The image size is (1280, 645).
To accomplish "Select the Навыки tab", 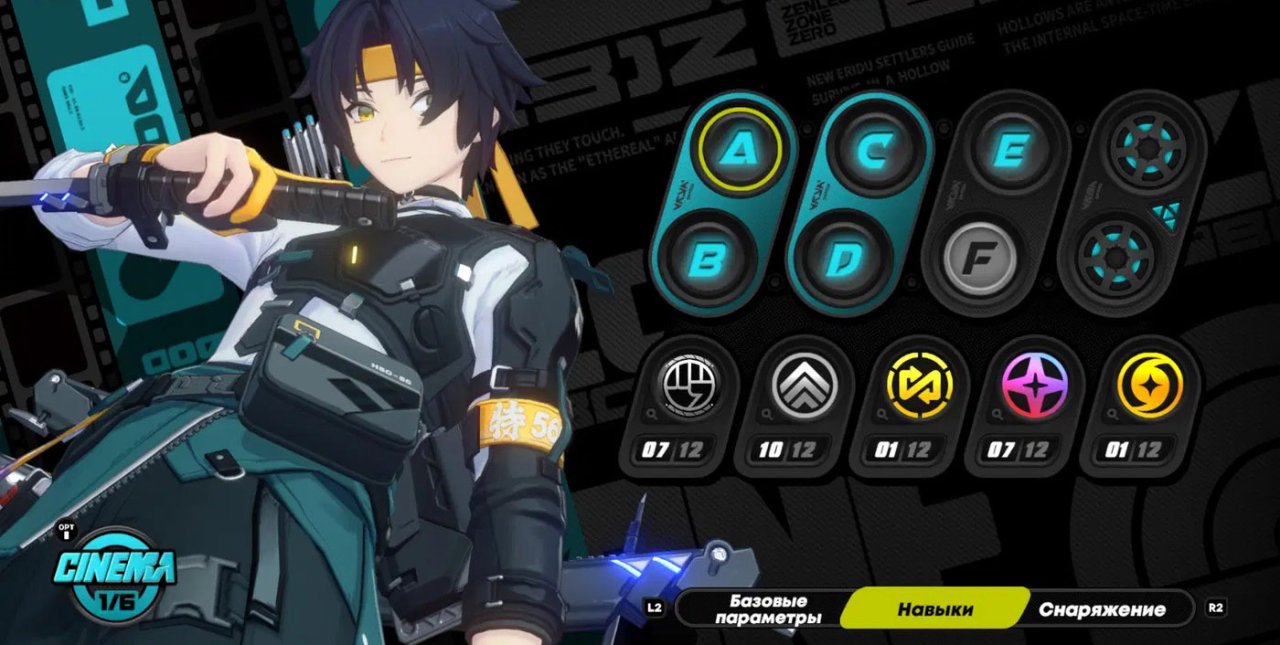I will tap(935, 609).
